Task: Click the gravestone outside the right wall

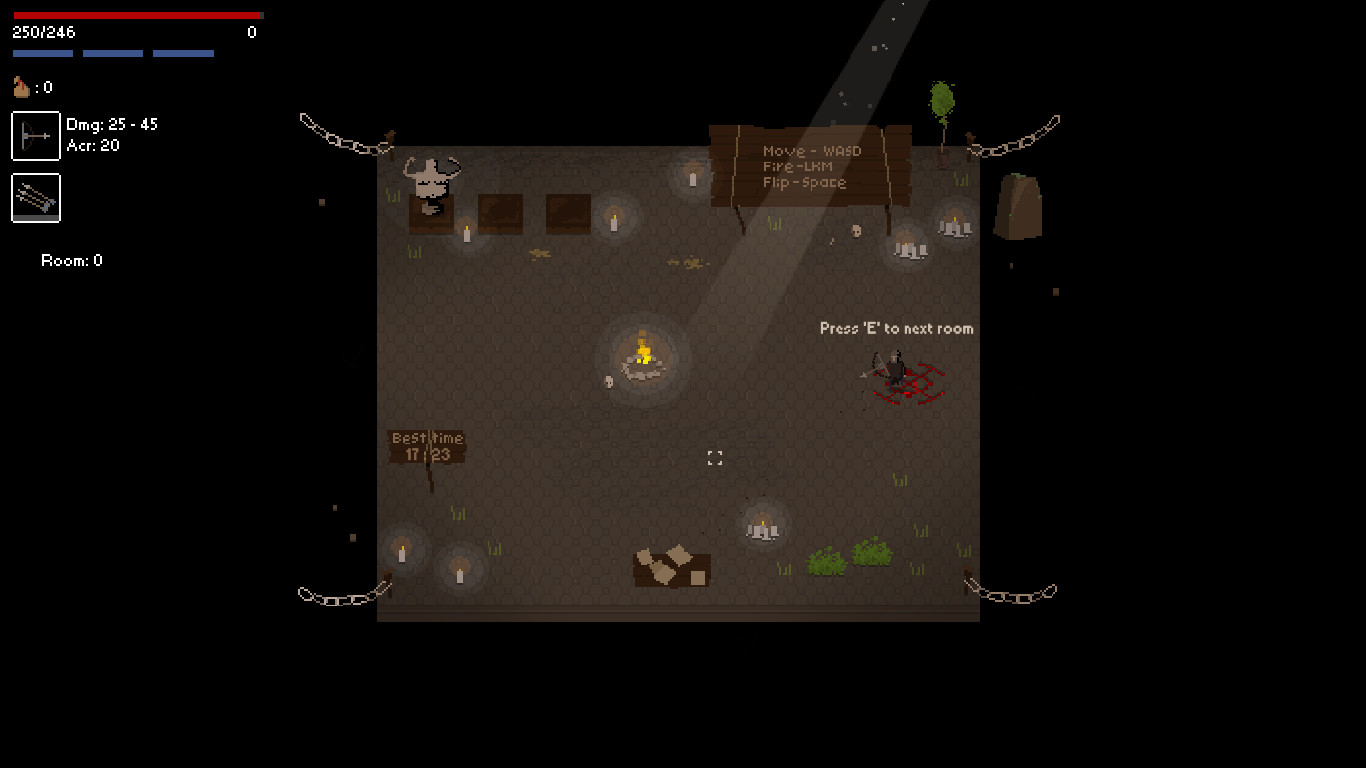Action: pos(1019,205)
